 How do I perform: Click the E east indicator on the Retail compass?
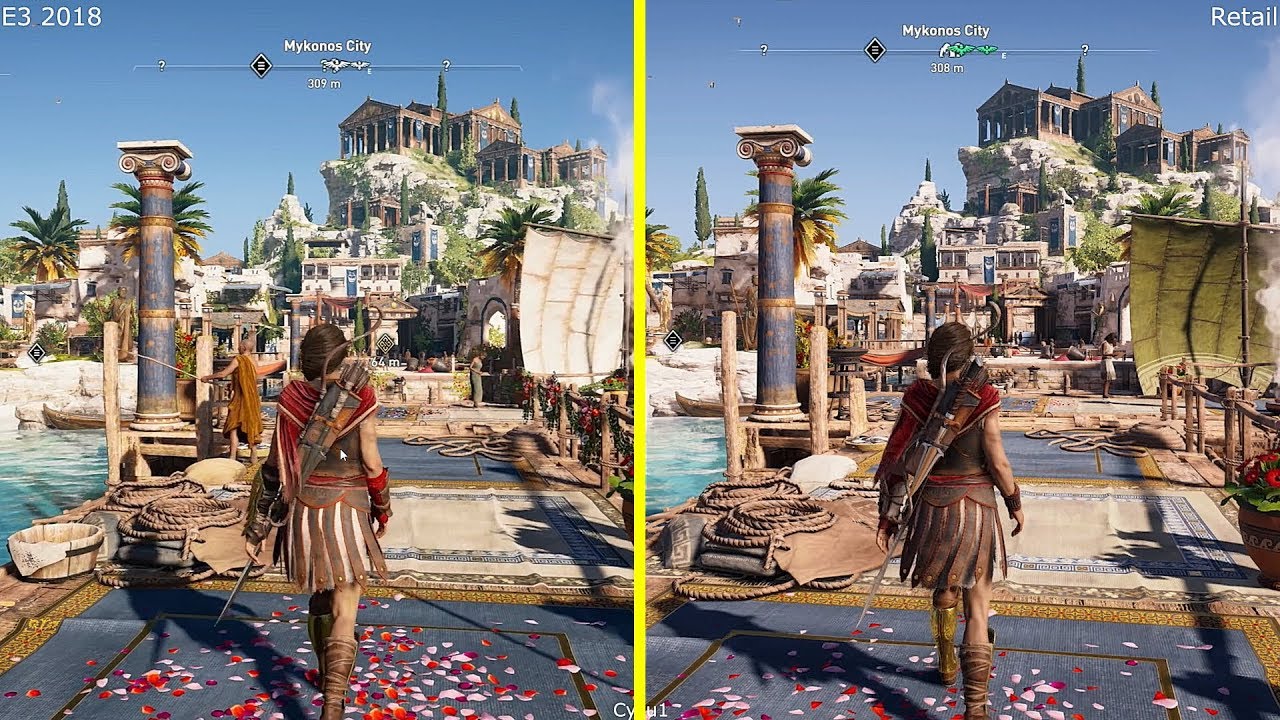pos(1003,56)
